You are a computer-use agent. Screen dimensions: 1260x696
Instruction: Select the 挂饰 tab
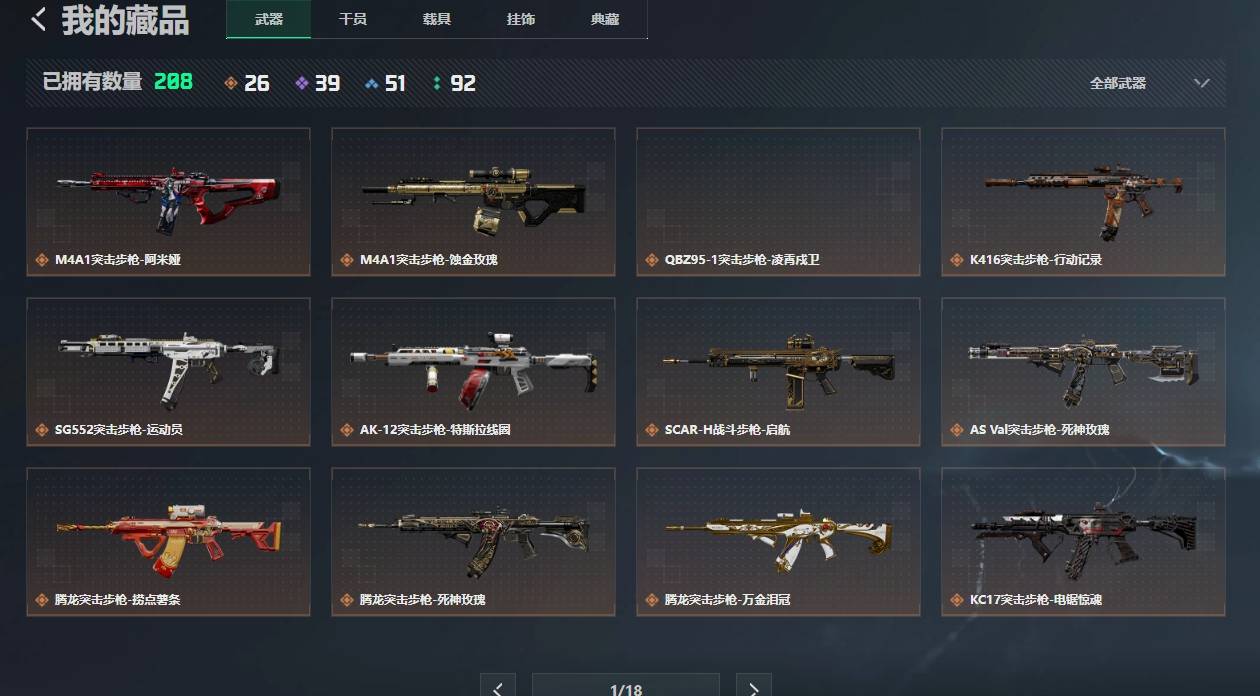pos(520,19)
